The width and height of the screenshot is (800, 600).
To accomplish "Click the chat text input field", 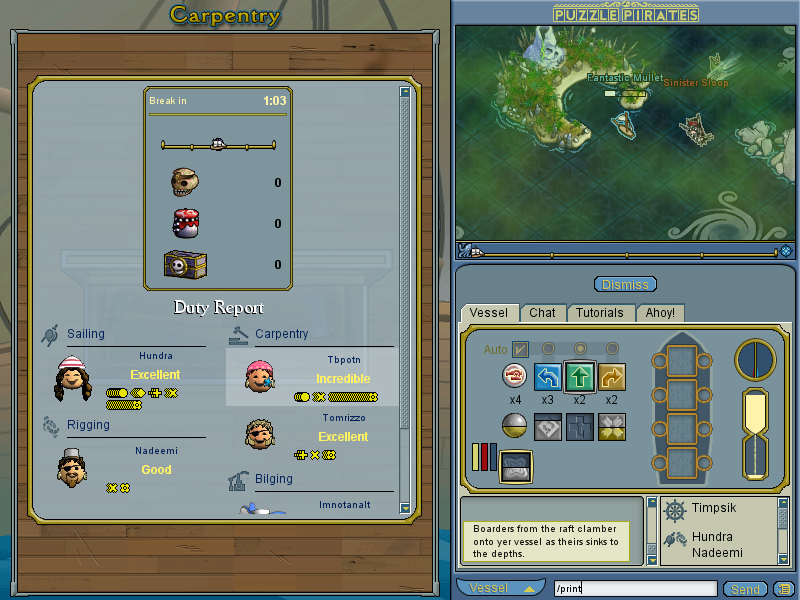I will 636,589.
